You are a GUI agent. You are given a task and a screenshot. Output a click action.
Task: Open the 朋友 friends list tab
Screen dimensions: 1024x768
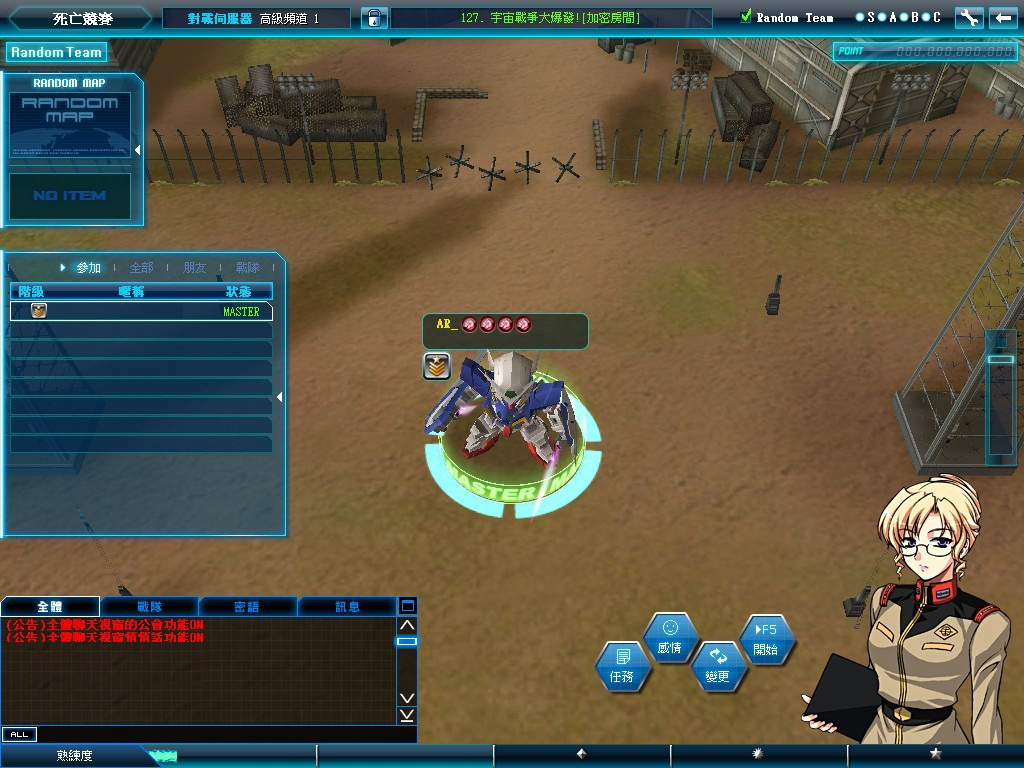point(194,268)
